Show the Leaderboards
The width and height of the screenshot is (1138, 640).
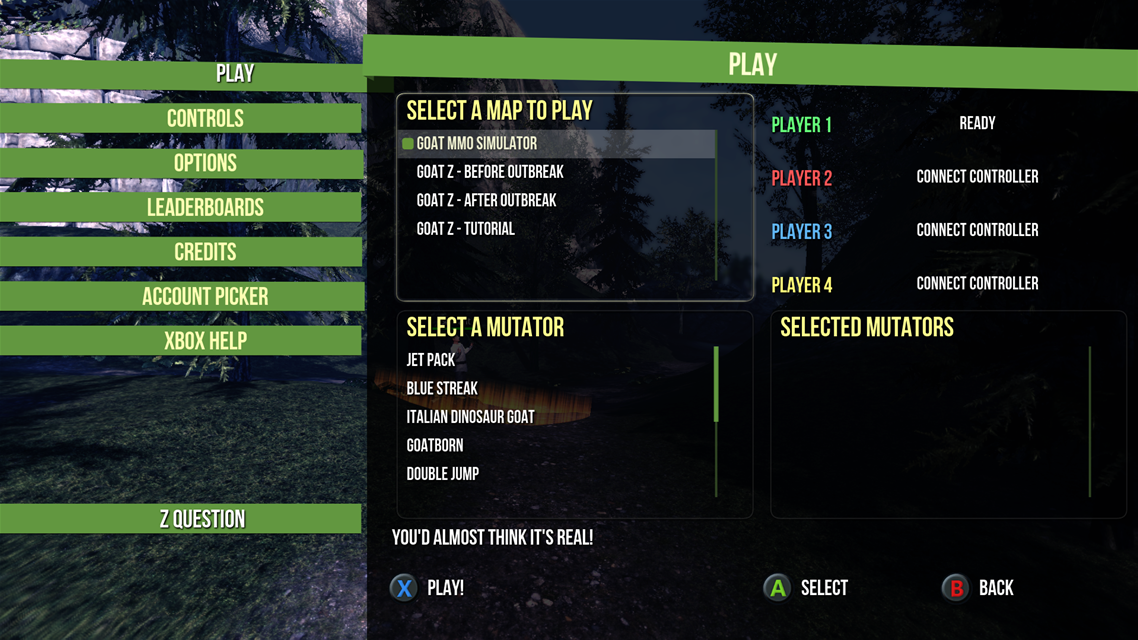205,208
